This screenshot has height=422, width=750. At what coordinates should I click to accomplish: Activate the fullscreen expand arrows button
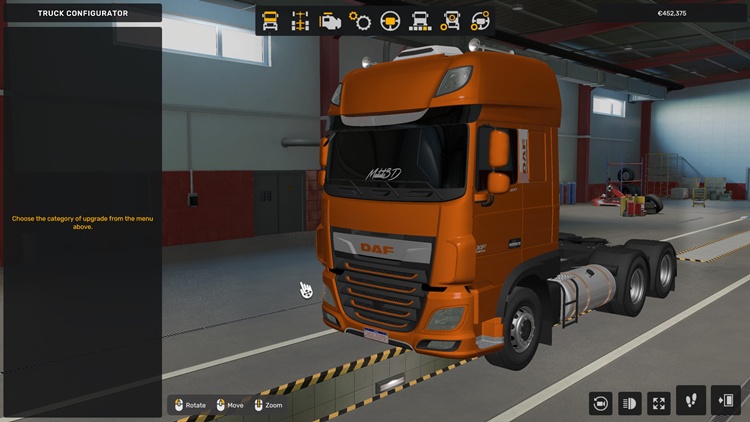pos(659,403)
